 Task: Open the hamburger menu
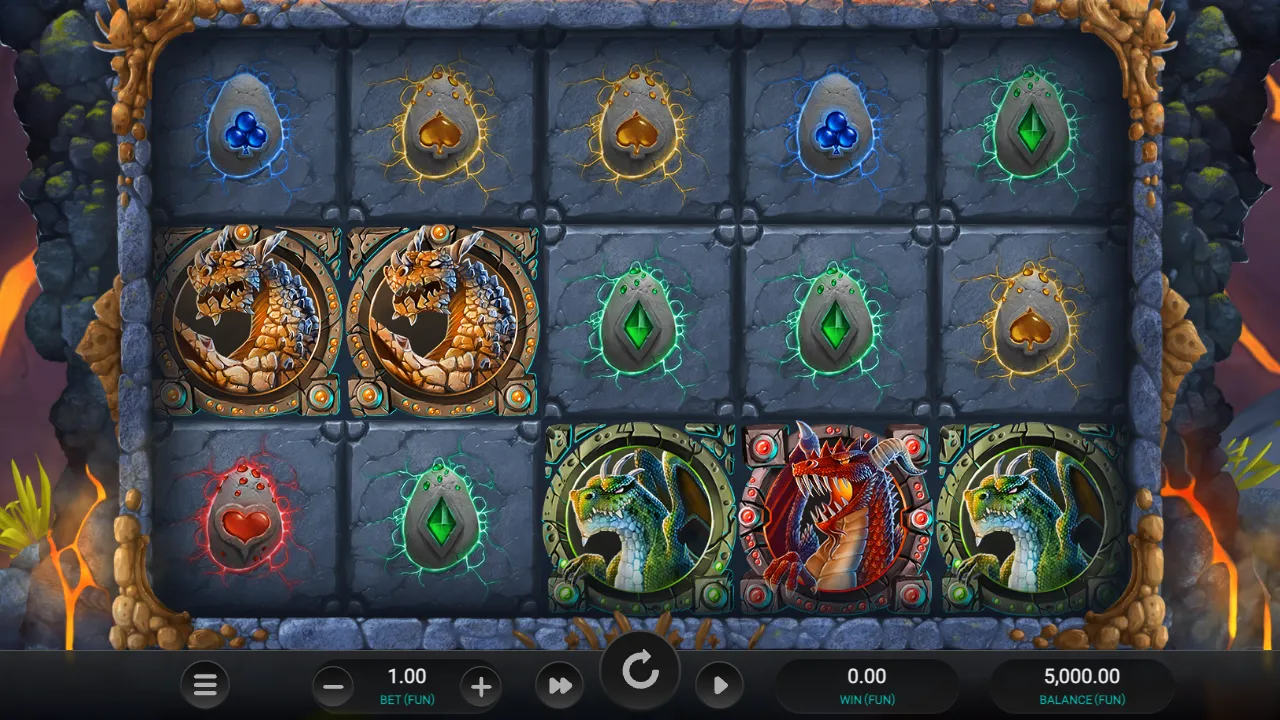pyautogui.click(x=205, y=685)
